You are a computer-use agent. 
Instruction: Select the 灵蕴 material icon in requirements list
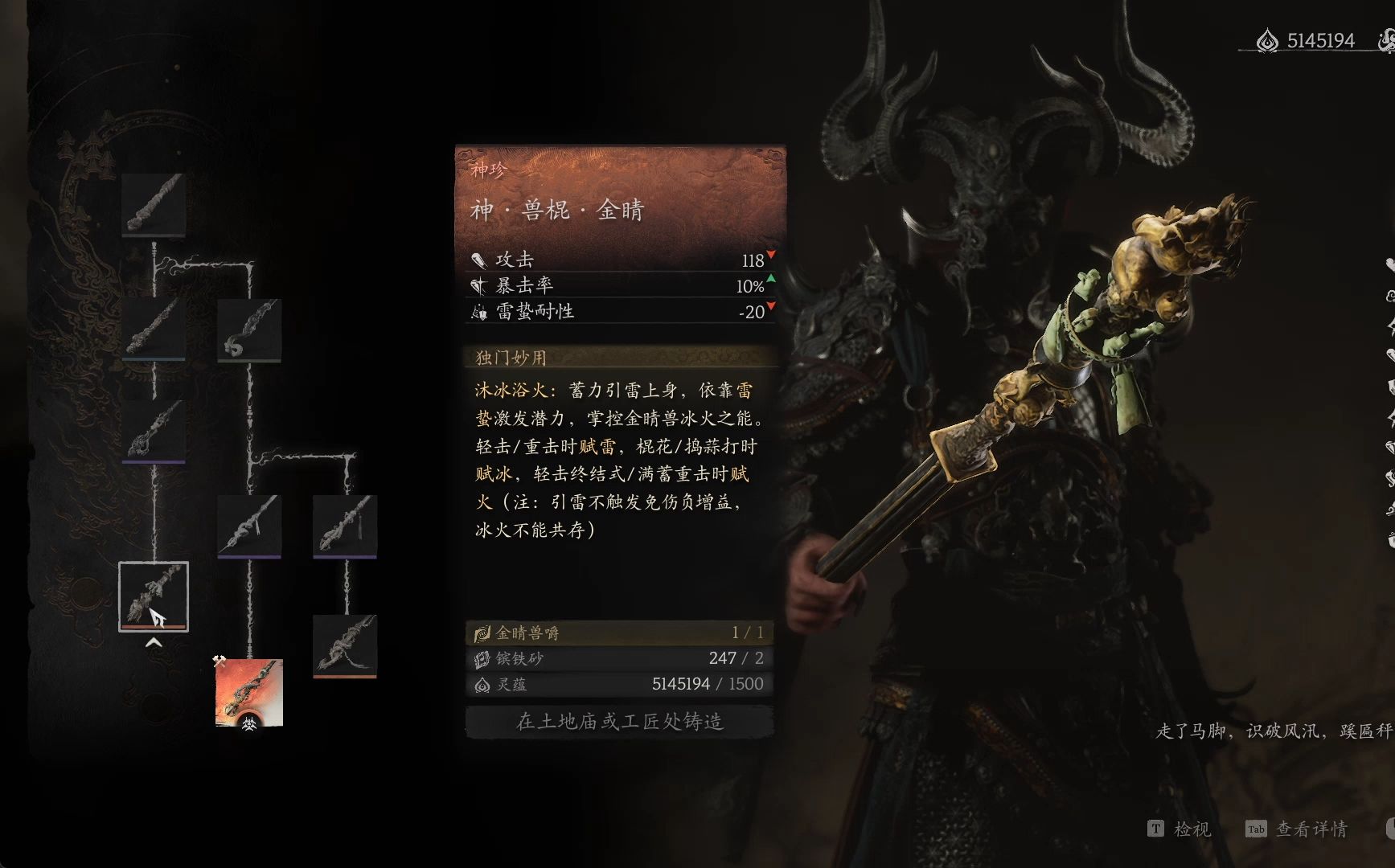tap(481, 685)
